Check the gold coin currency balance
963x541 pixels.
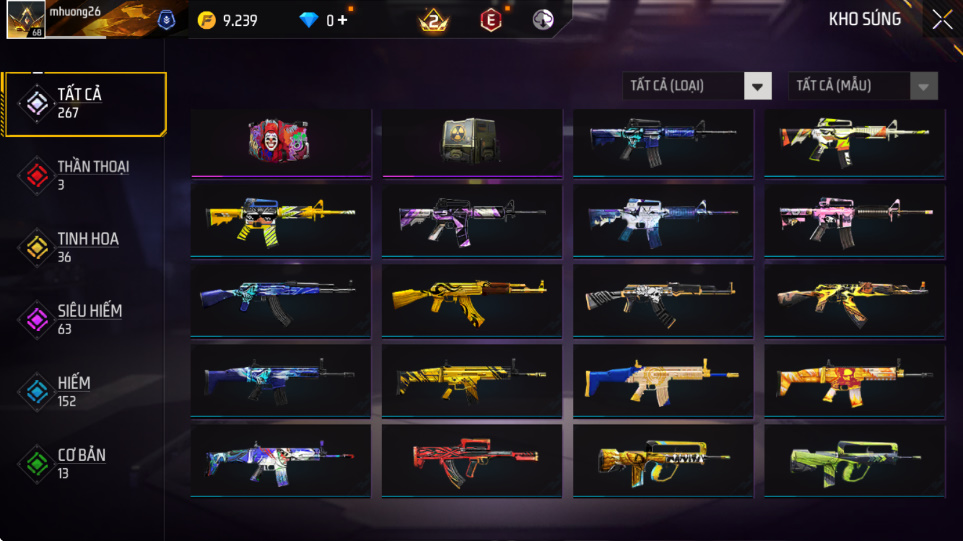click(x=228, y=20)
